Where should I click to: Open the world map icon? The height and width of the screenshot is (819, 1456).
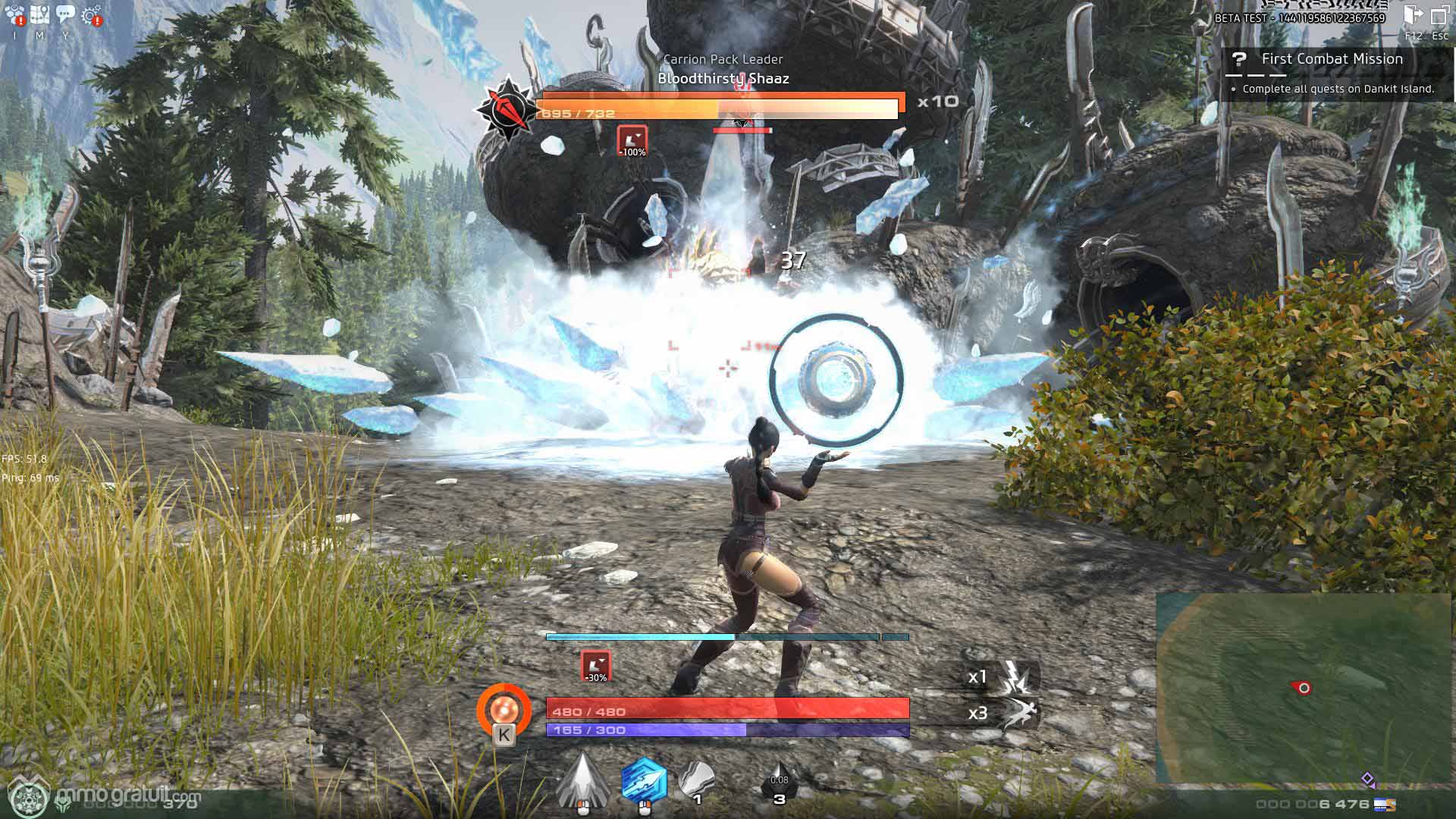coord(39,15)
